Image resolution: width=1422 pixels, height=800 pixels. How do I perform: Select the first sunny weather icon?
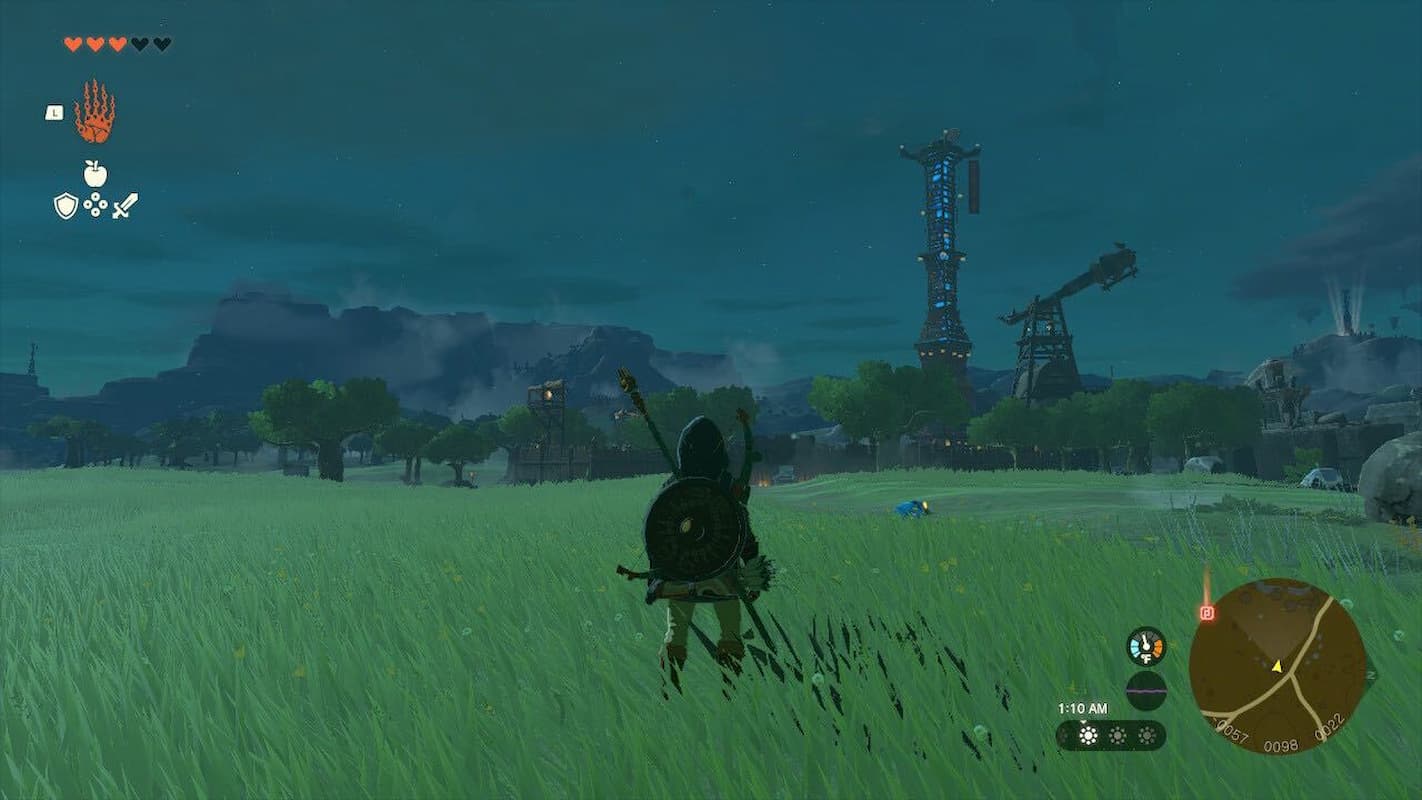click(x=1087, y=735)
